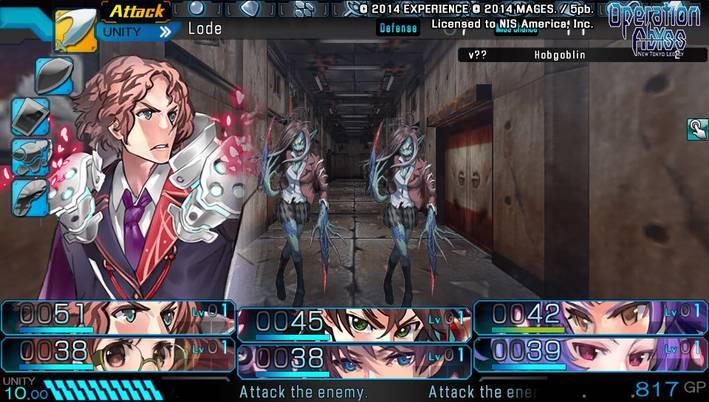Open the Defense label in the top bar
709x402 pixels.
click(398, 29)
